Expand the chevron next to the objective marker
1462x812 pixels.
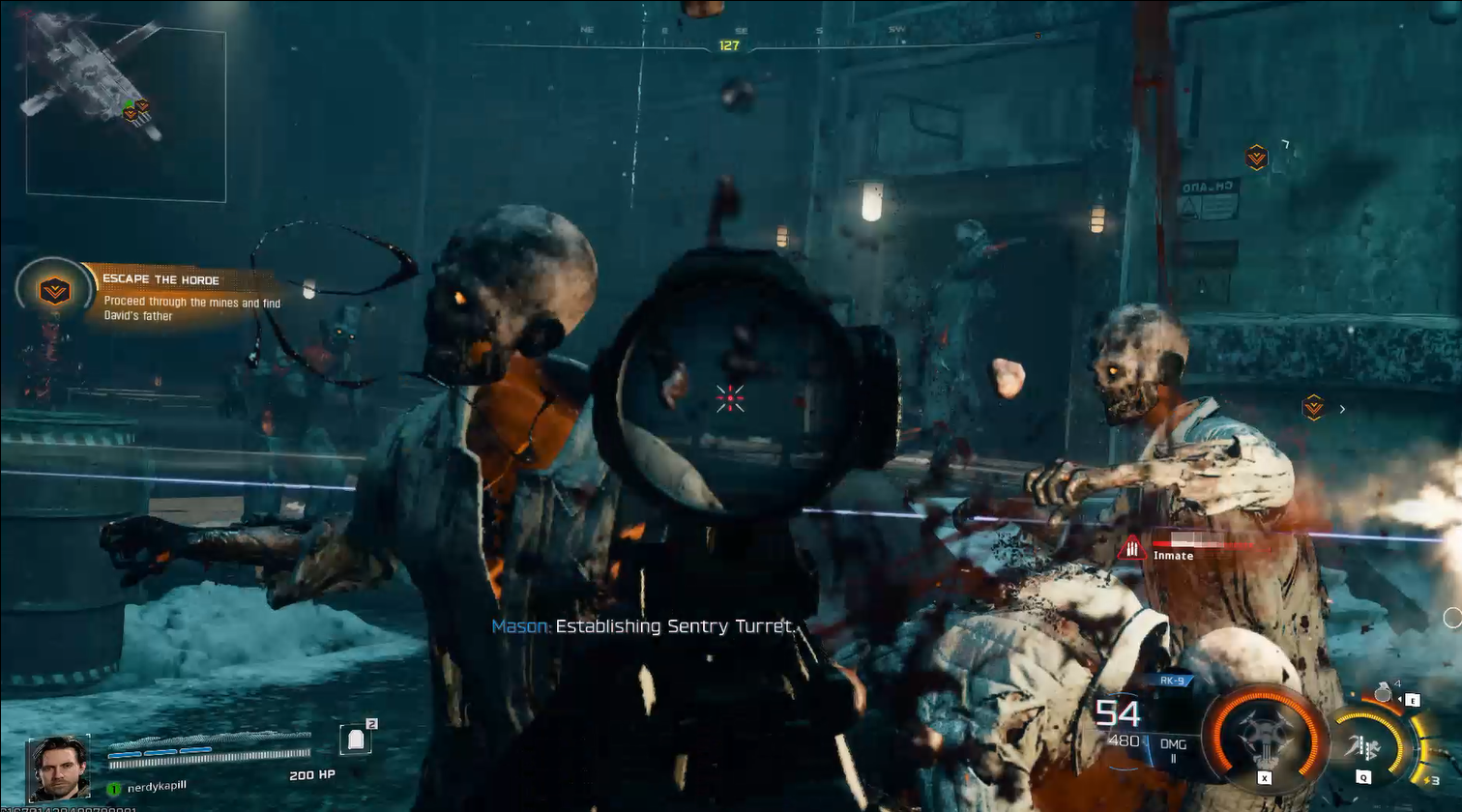pyautogui.click(x=1342, y=408)
